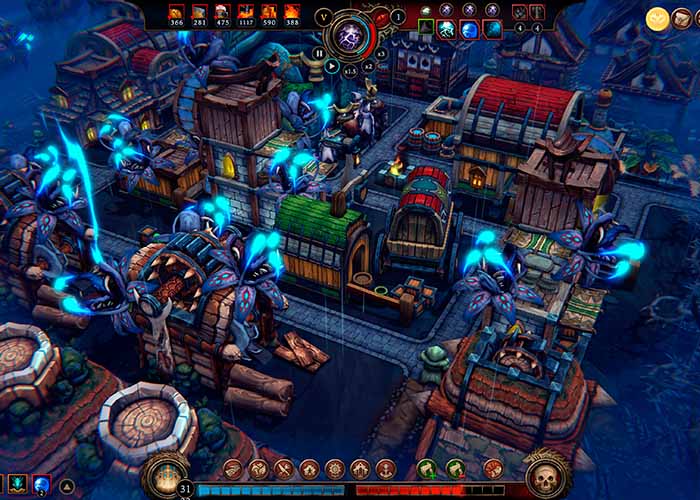Select the green-bordered spell icon
This screenshot has height=500, width=700.
tap(424, 29)
